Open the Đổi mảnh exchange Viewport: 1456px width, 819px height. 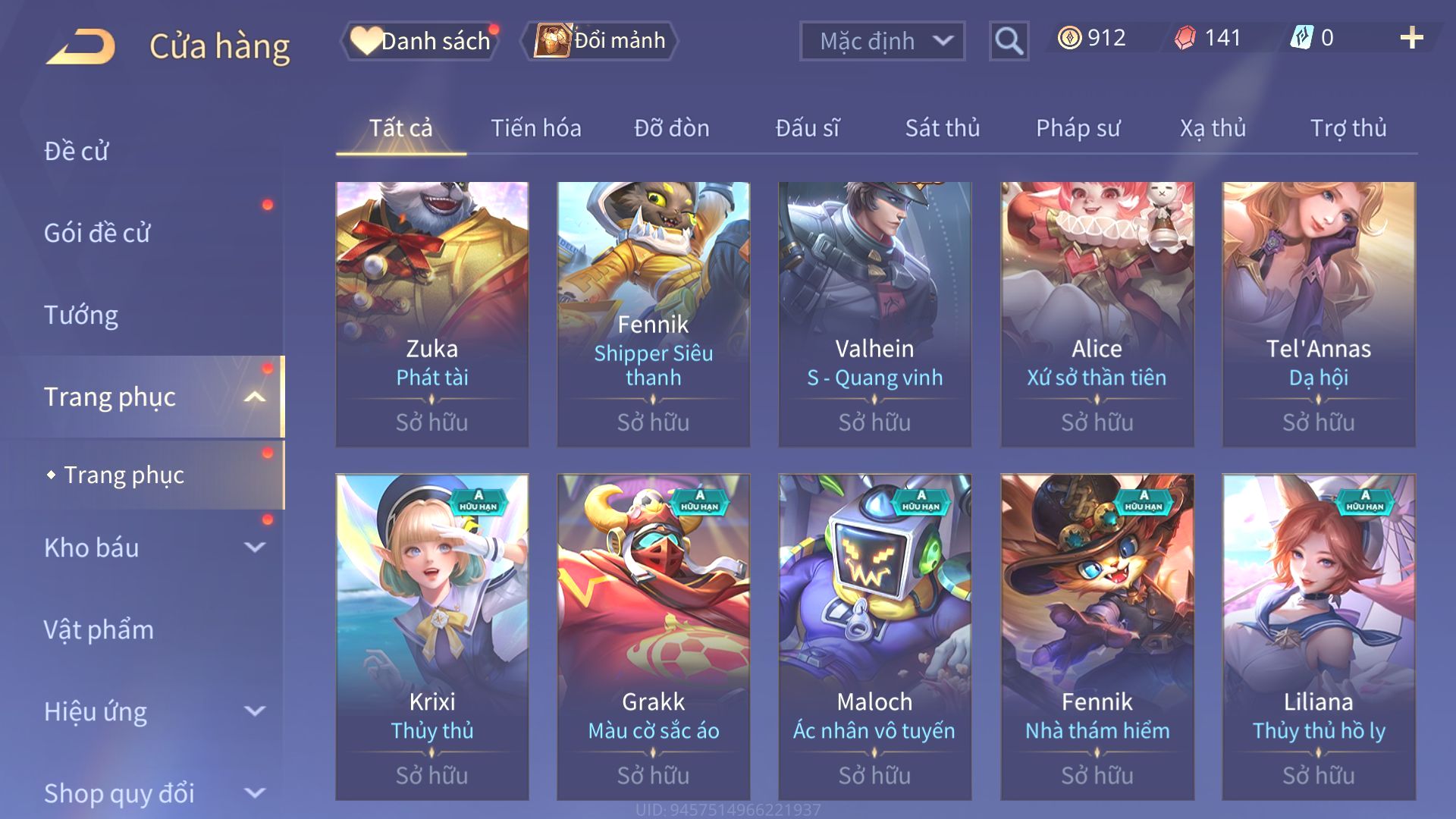coord(600,41)
